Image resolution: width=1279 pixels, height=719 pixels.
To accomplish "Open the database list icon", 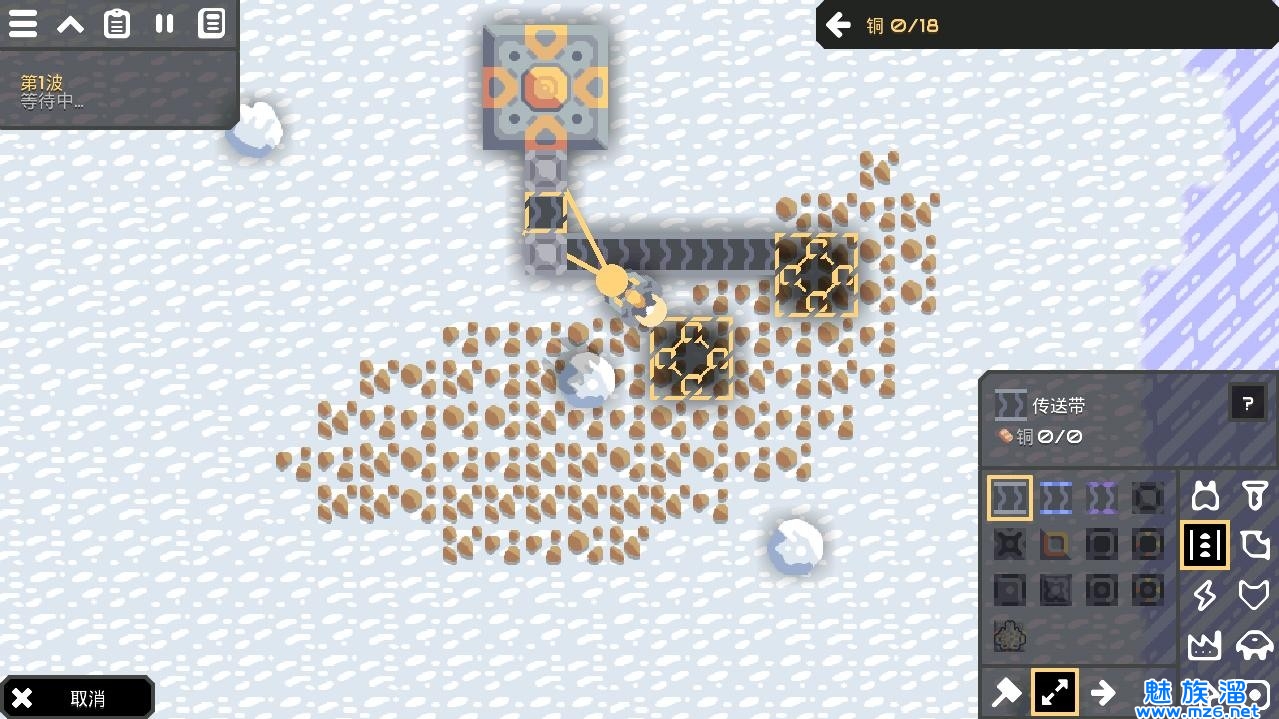I will click(211, 24).
